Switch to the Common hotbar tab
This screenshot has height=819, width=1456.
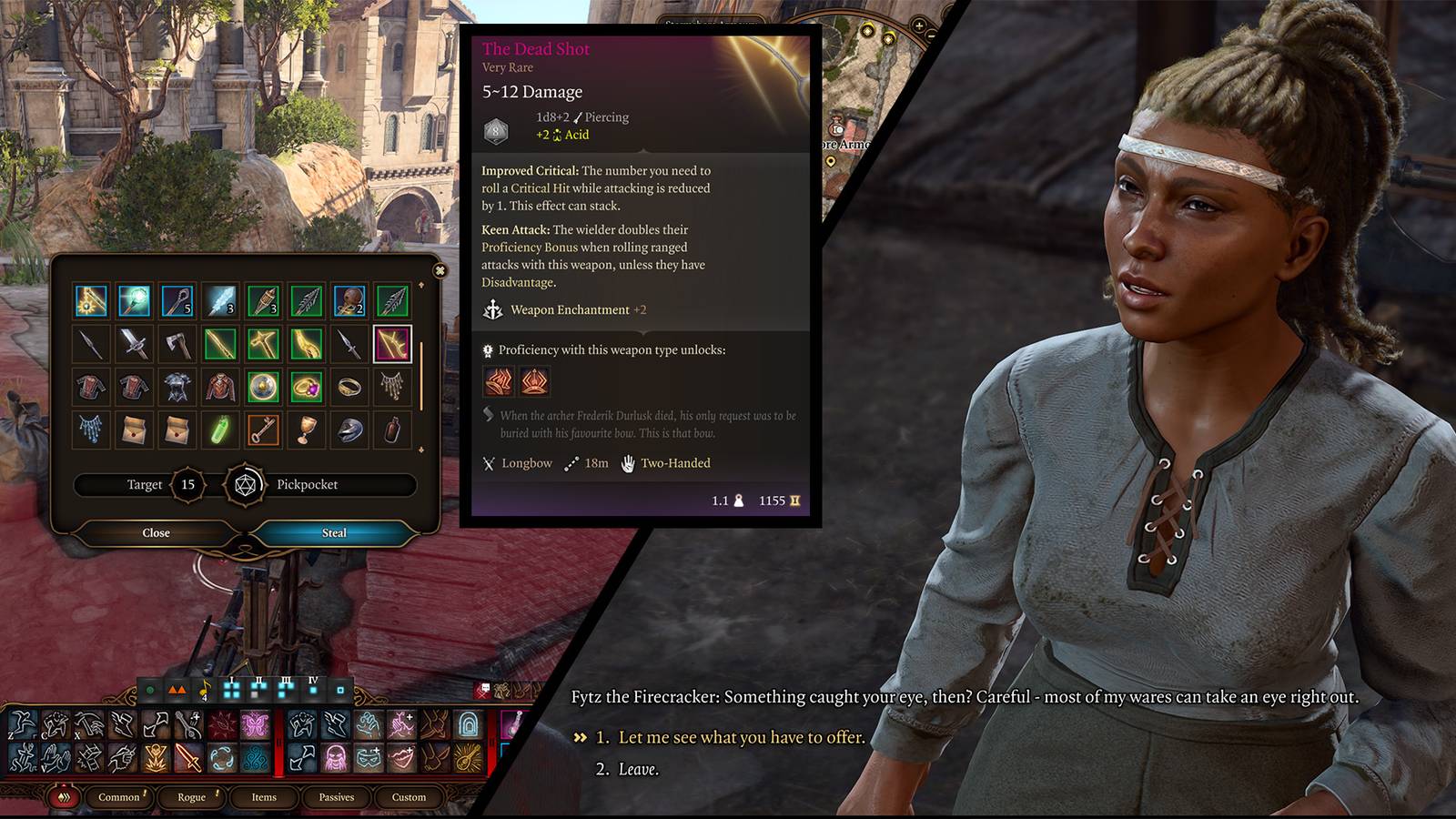click(119, 797)
